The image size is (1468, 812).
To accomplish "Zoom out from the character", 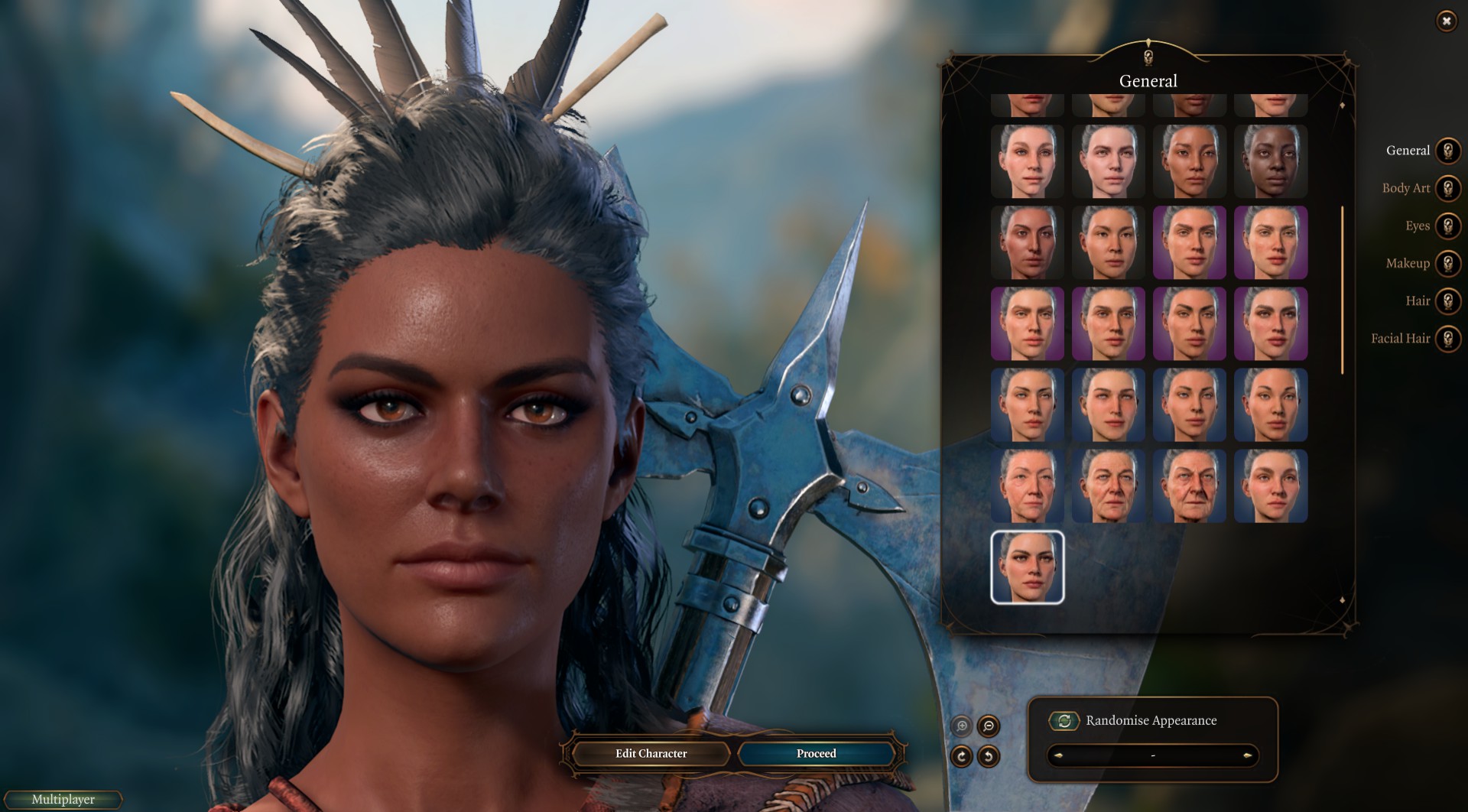I will pos(989,726).
